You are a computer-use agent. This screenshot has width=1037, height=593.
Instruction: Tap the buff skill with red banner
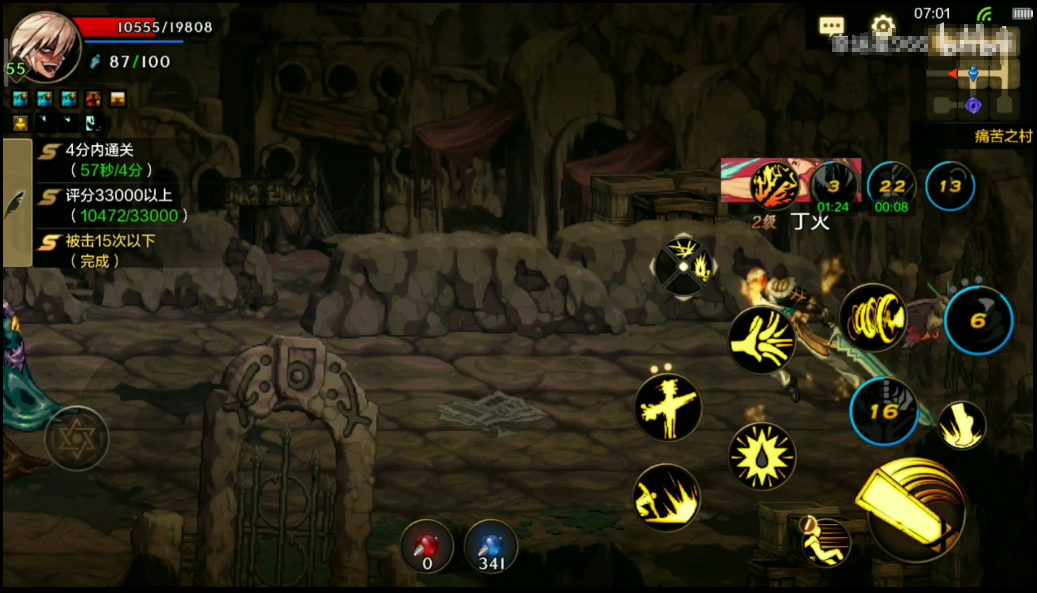(x=775, y=184)
